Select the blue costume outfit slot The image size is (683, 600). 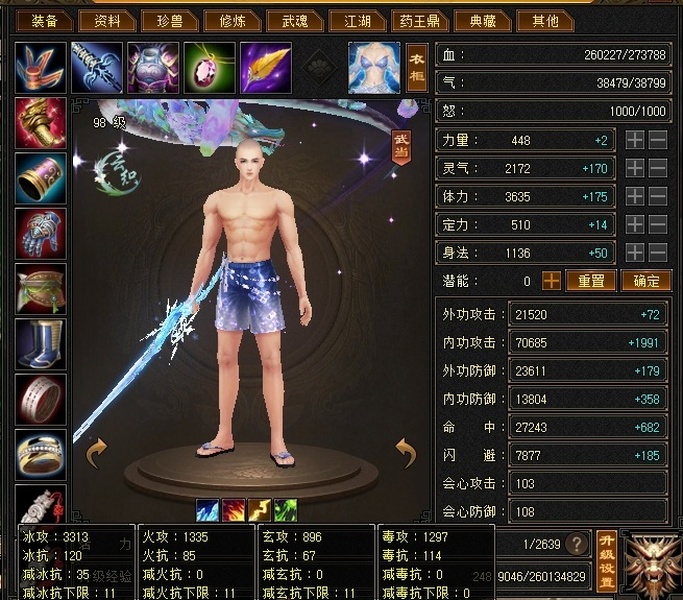point(374,68)
